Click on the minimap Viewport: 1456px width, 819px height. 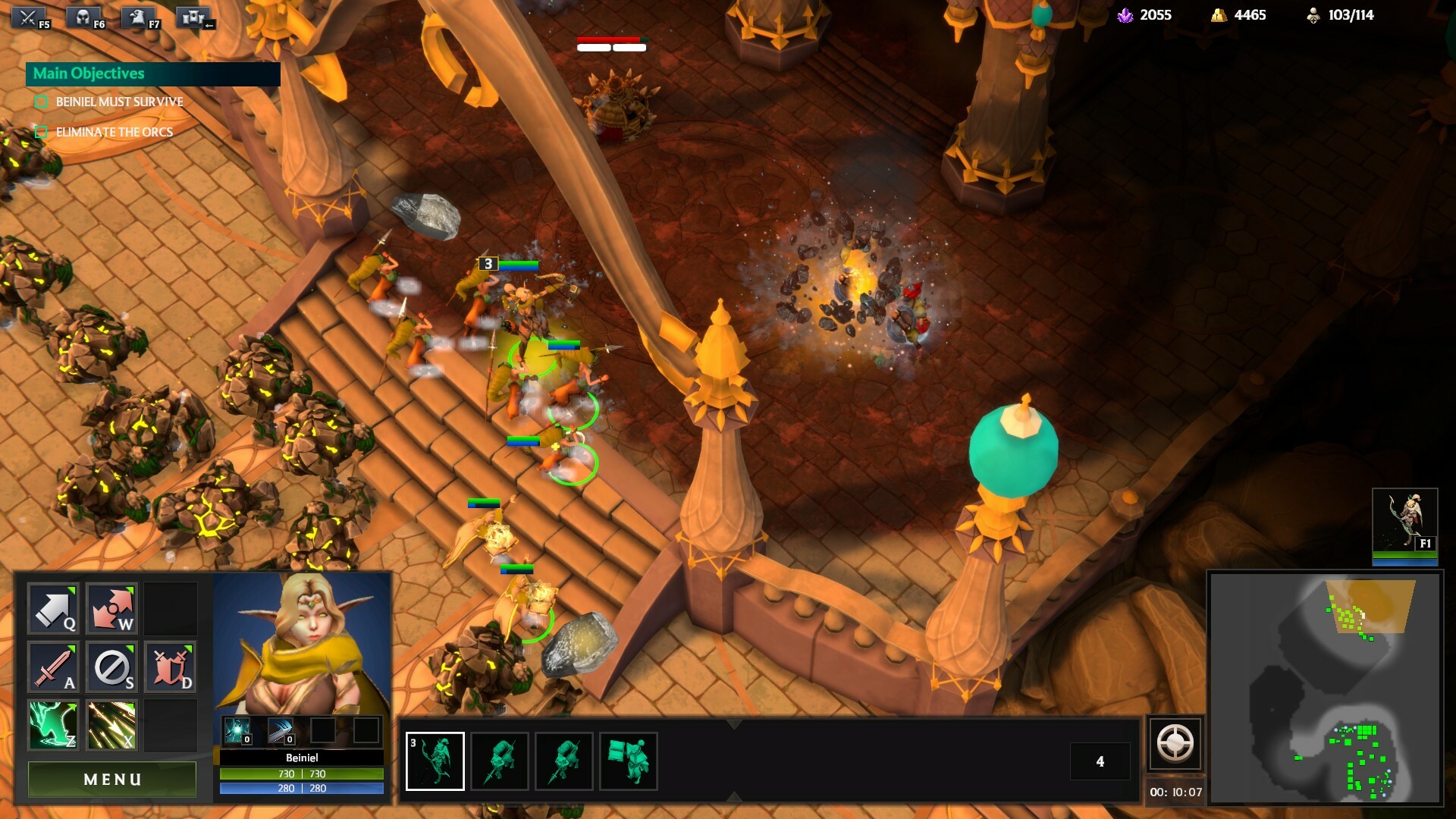tap(1326, 687)
